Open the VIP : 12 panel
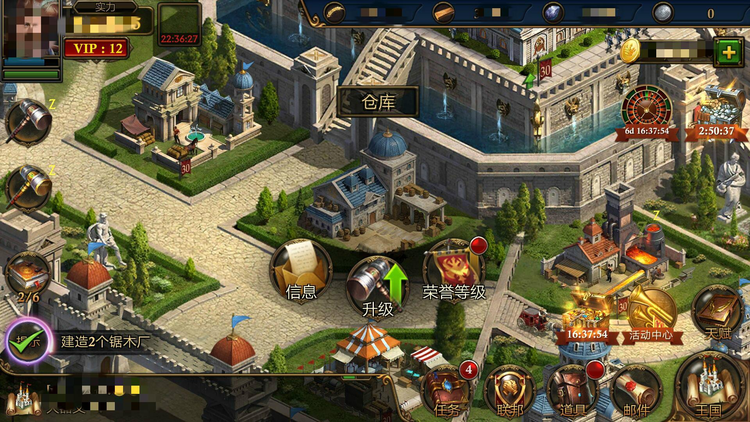750x422 pixels. pos(96,47)
